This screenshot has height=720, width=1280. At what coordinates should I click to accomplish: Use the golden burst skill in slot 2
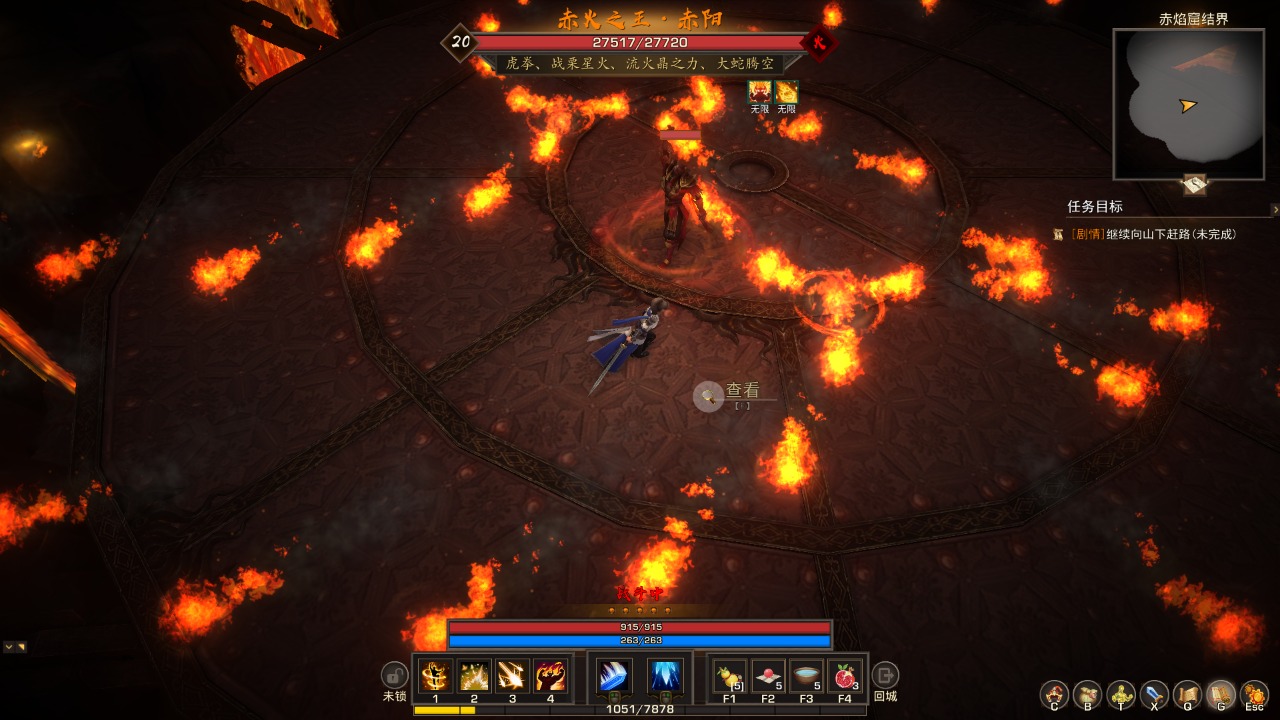[x=474, y=677]
